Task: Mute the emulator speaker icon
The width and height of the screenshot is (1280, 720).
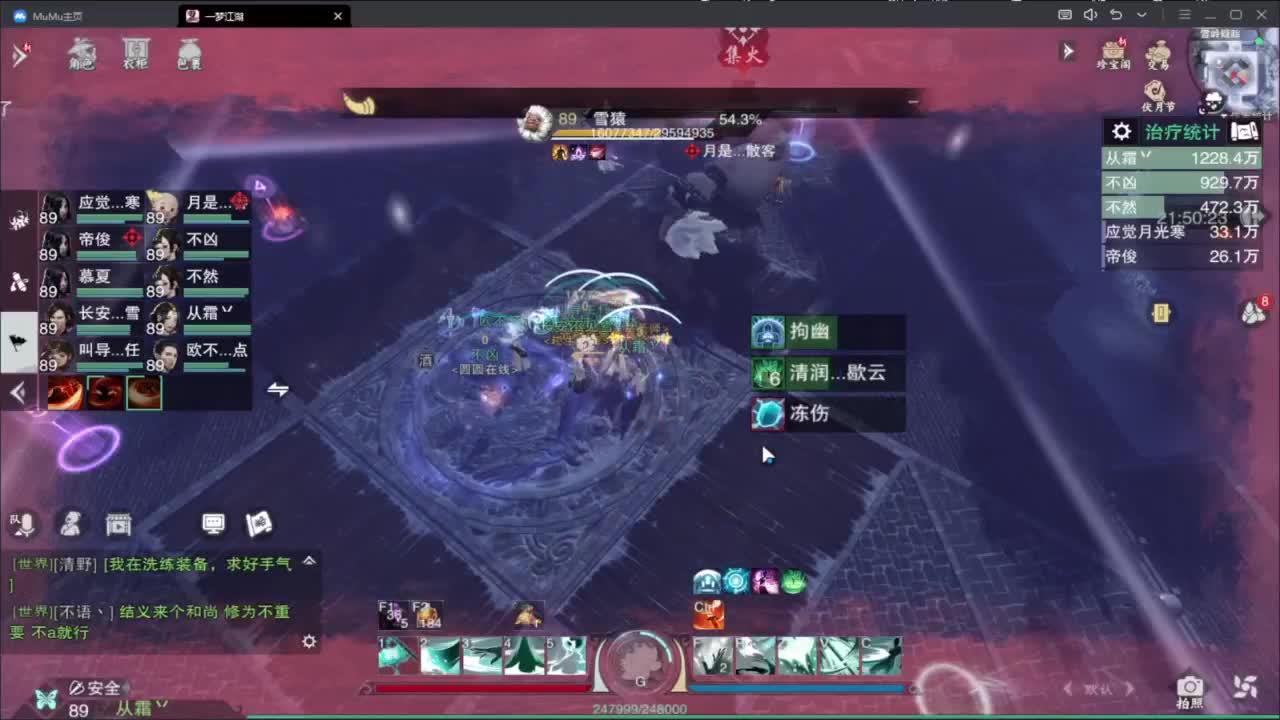Action: coord(1090,15)
